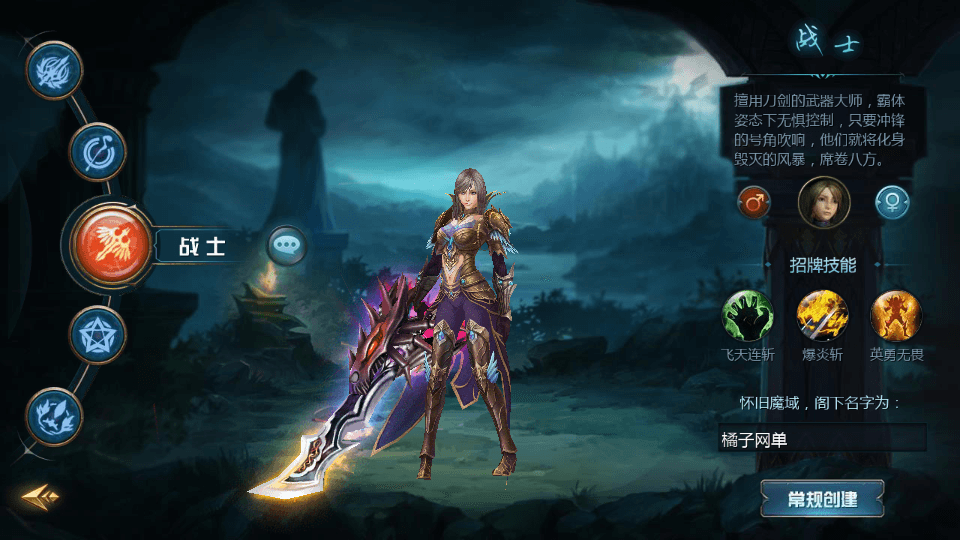Select the topmost class icon with wings

pos(54,71)
